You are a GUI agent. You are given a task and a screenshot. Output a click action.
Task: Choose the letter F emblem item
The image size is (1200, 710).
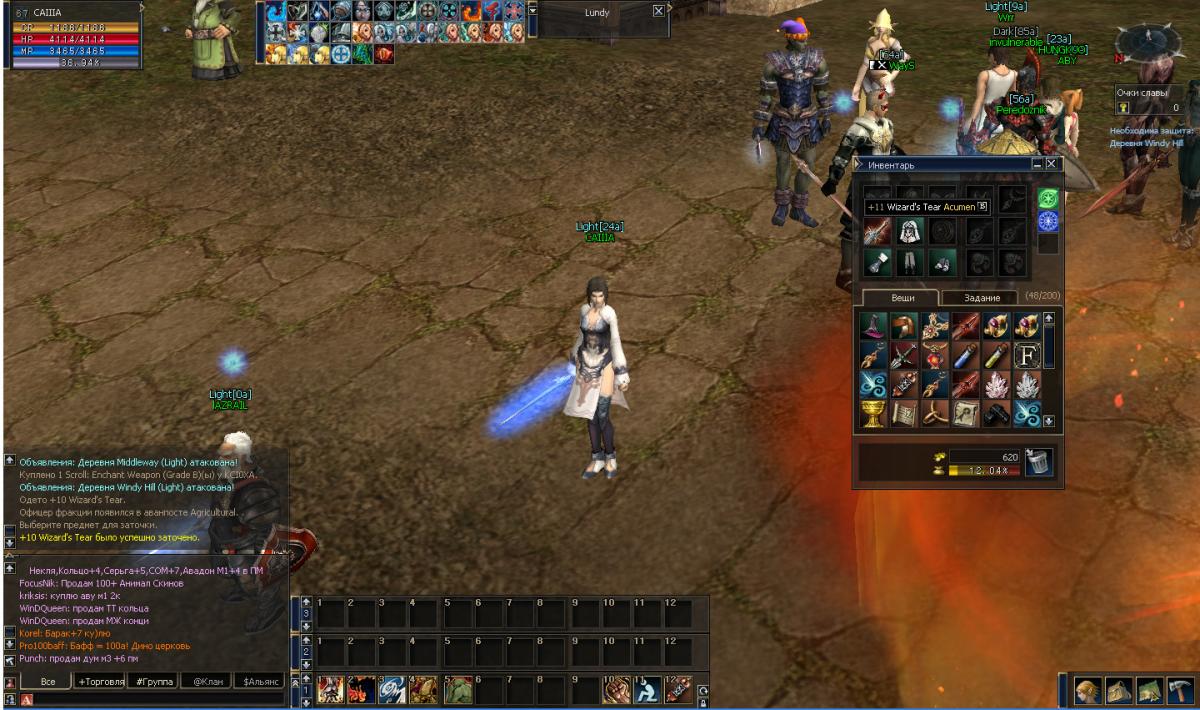(1027, 354)
